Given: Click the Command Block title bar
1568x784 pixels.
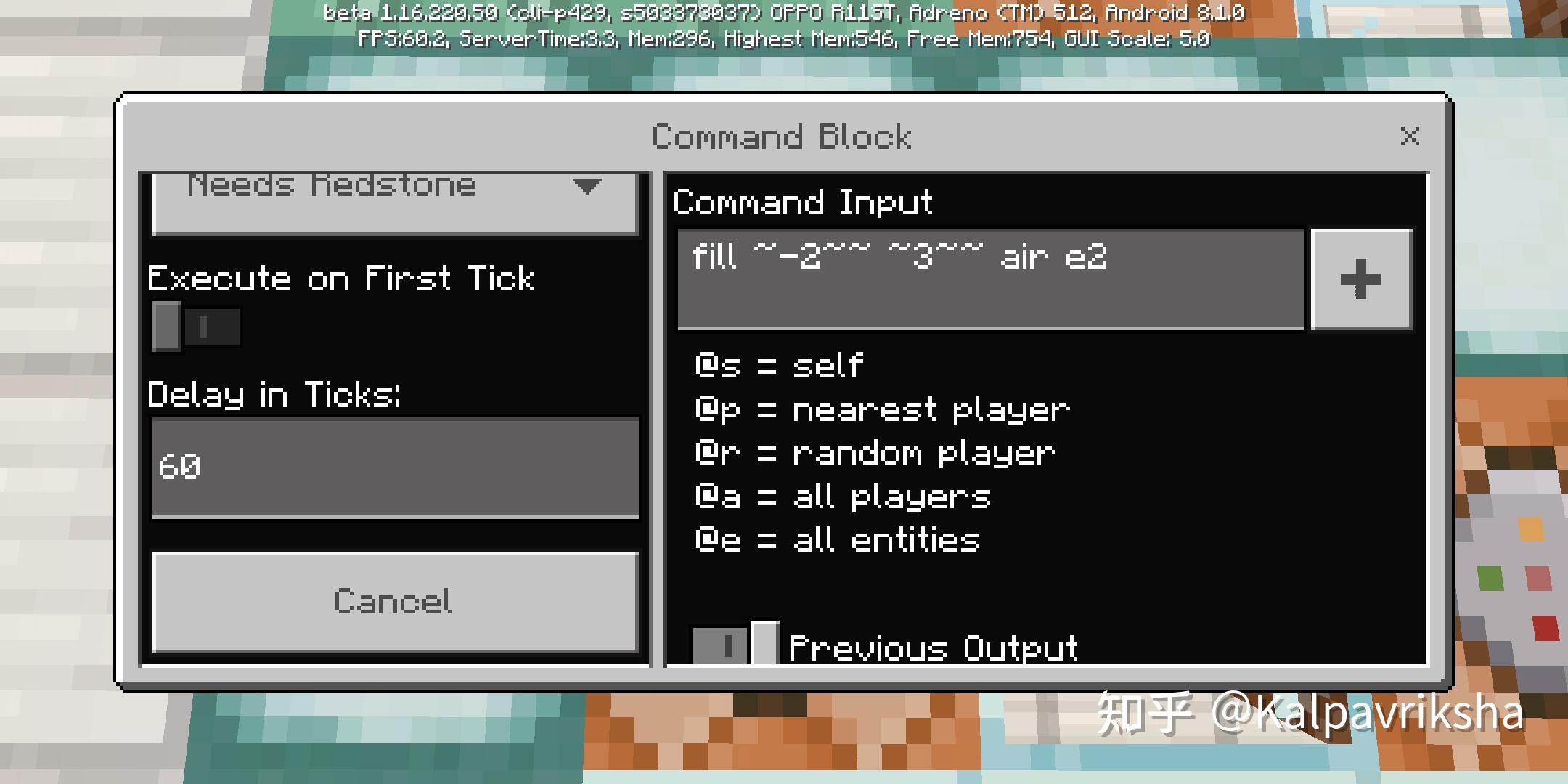Looking at the screenshot, I should pyautogui.click(x=782, y=136).
